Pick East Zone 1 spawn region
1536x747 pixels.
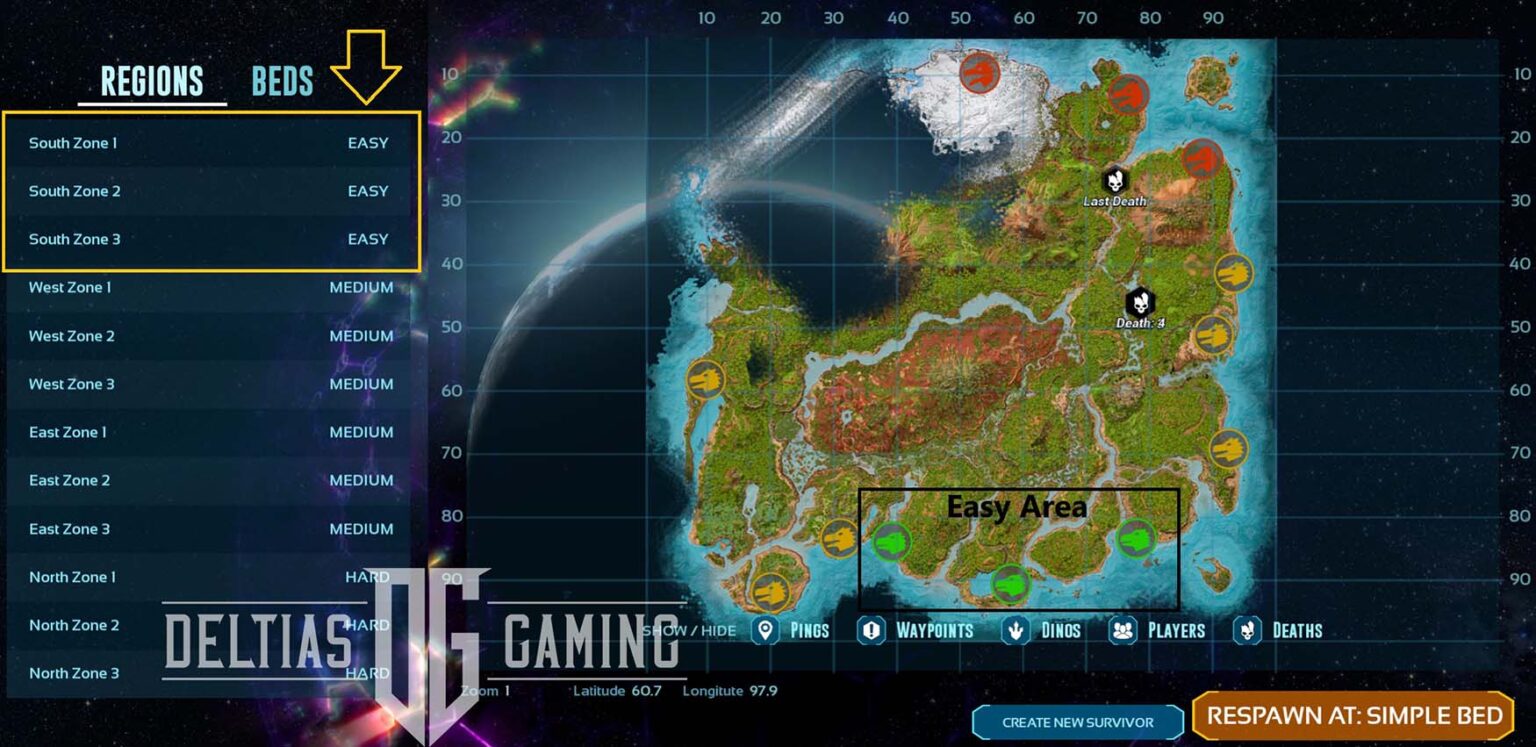pyautogui.click(x=210, y=432)
